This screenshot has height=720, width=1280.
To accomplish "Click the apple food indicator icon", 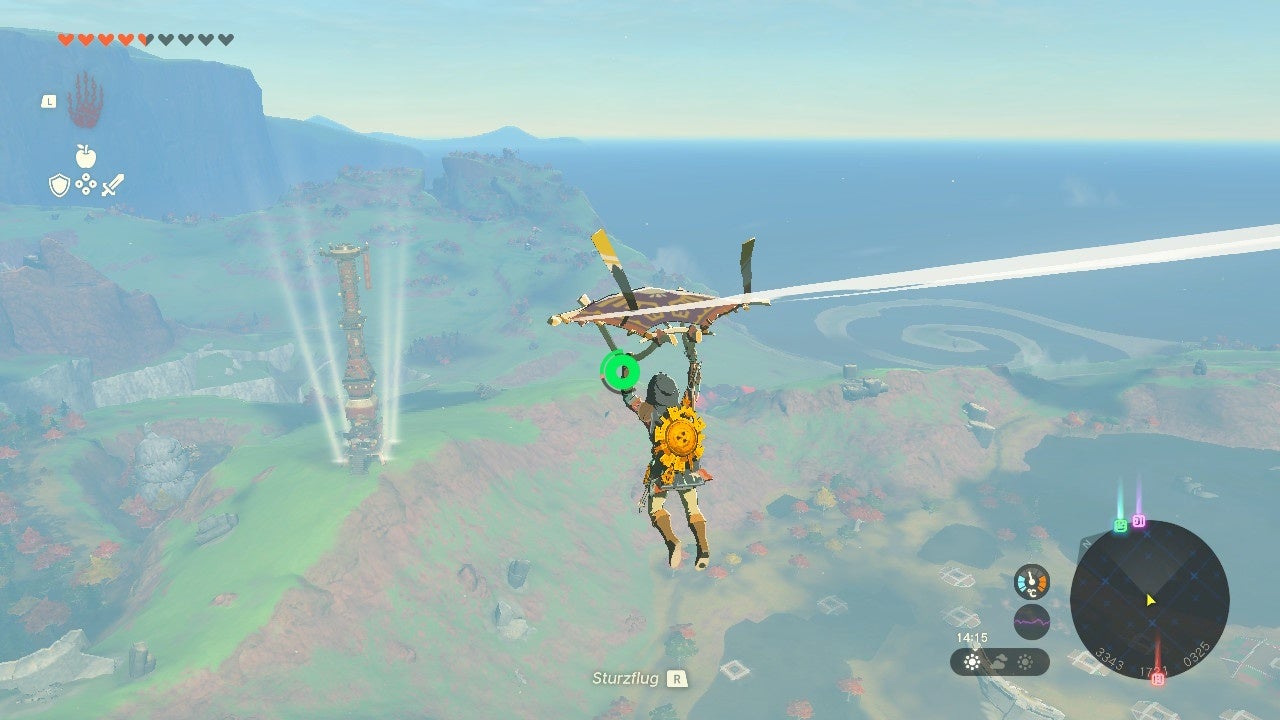I will 85,156.
